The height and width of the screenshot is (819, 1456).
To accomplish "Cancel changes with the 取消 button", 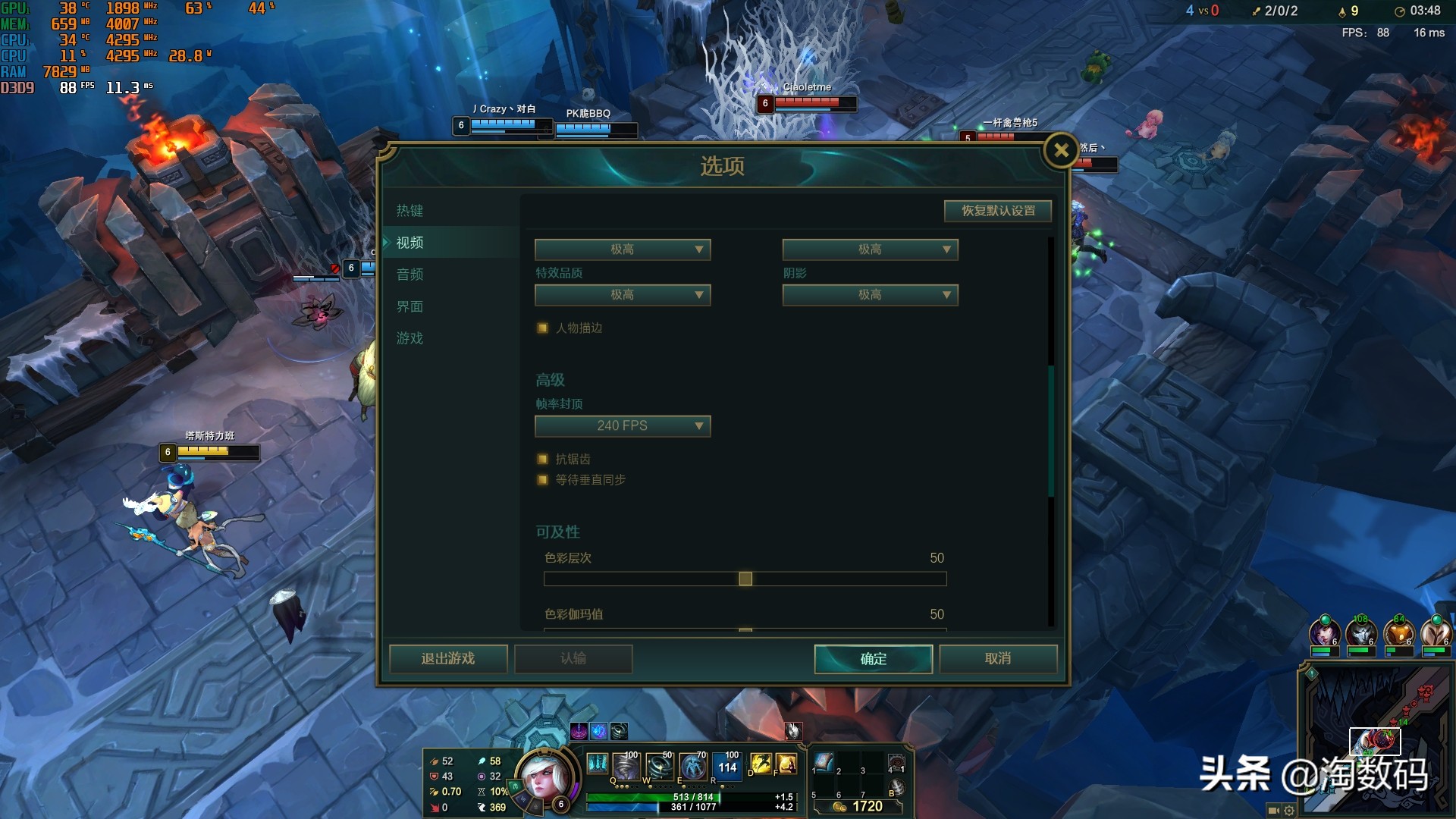I will (x=998, y=659).
